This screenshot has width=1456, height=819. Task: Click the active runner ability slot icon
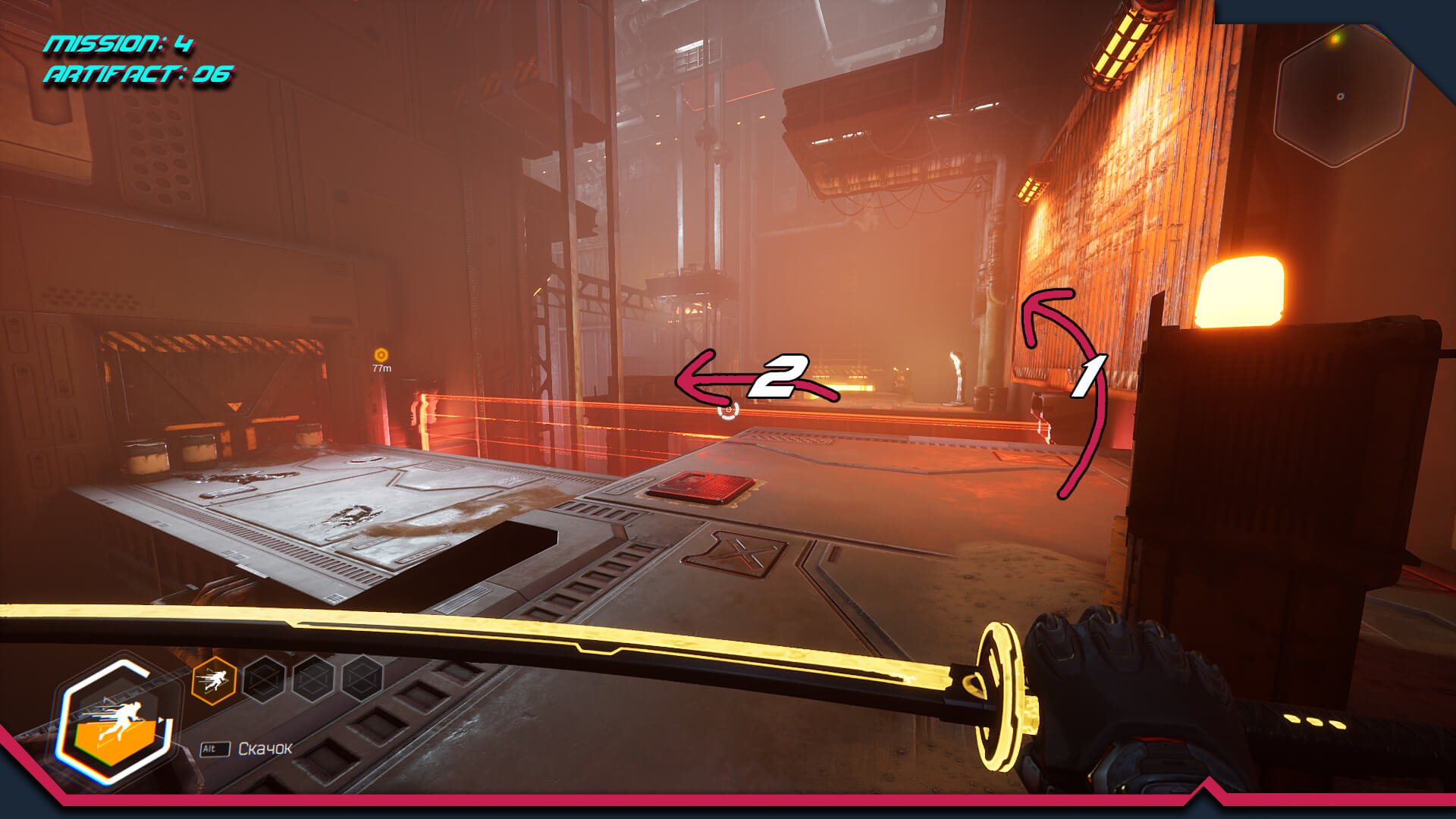[x=215, y=680]
